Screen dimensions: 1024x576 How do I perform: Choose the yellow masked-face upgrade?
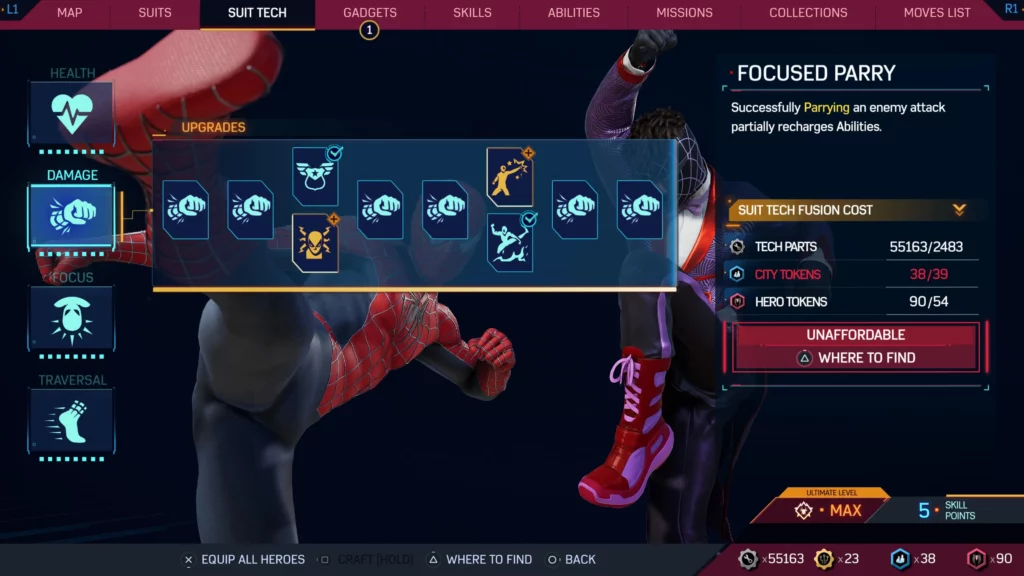coord(315,243)
